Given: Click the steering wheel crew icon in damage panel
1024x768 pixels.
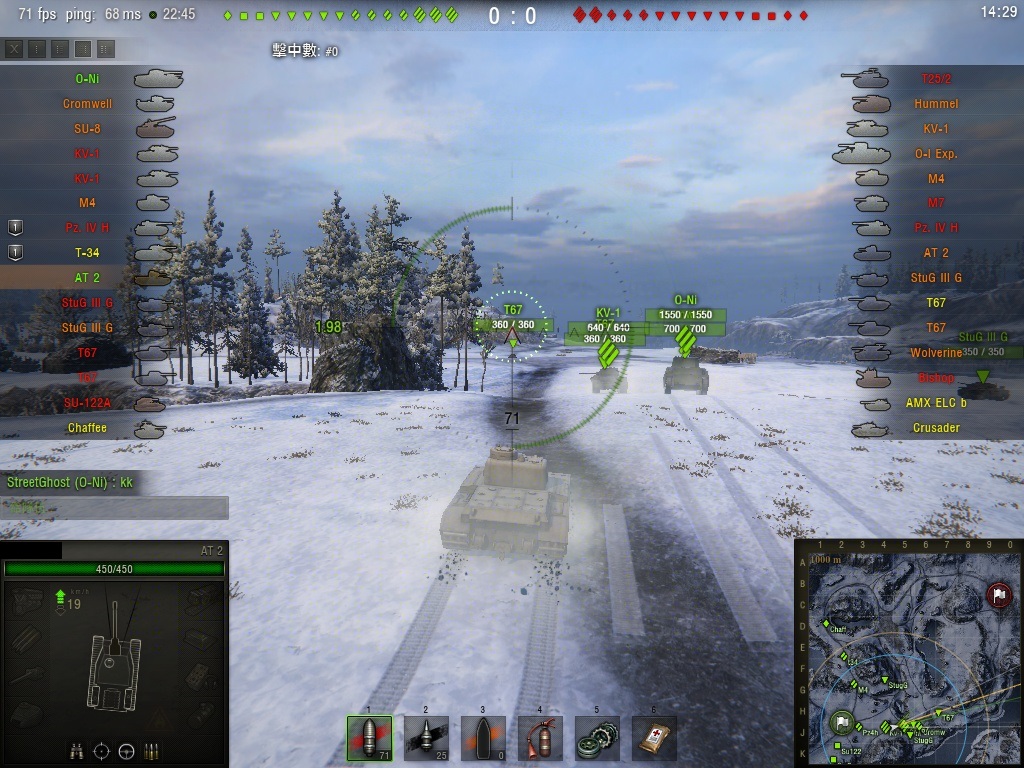Looking at the screenshot, I should [x=126, y=750].
